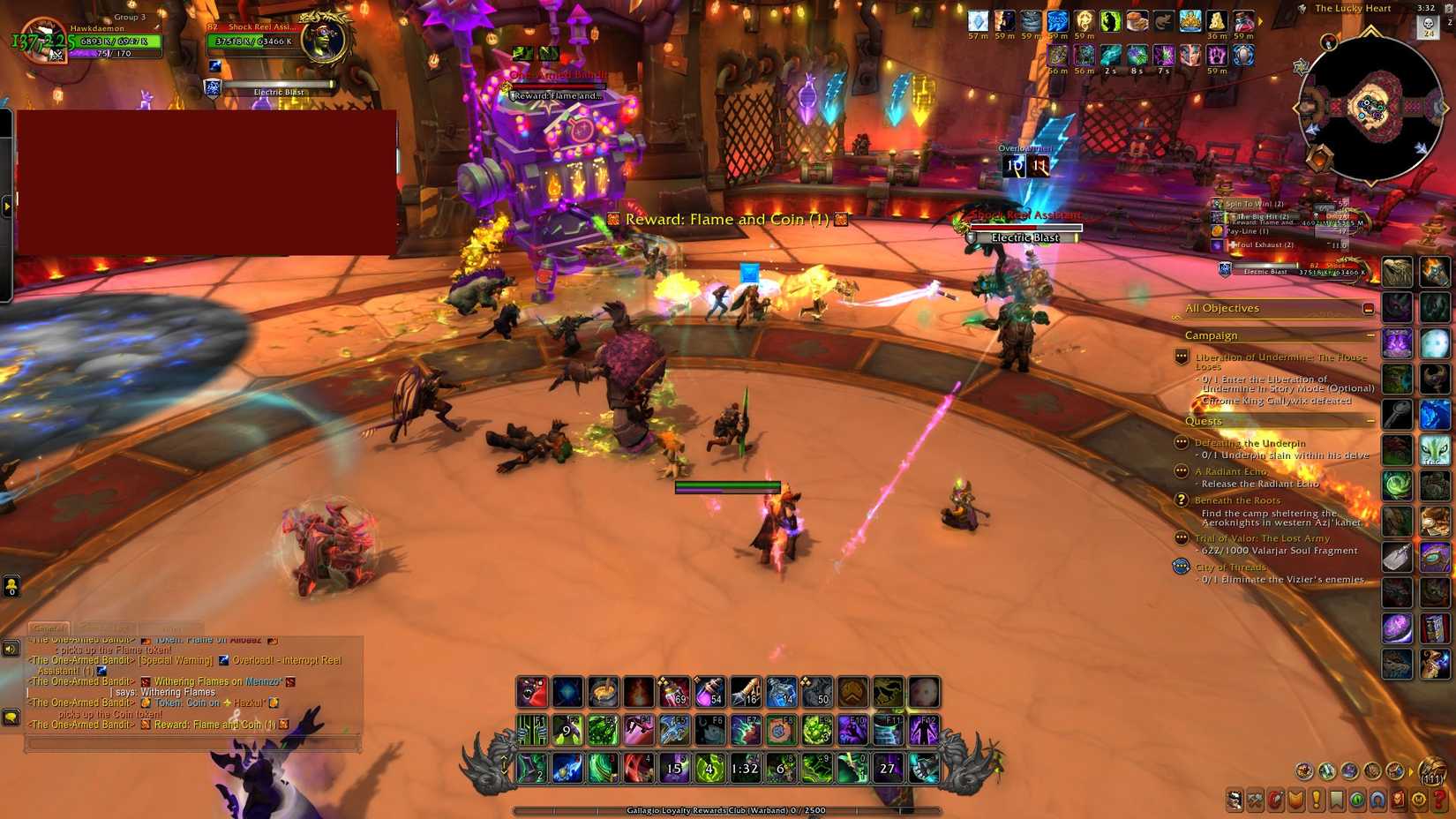The image size is (1456, 819).
Task: Open the in-game Shop via gold icon
Action: (x=1419, y=799)
